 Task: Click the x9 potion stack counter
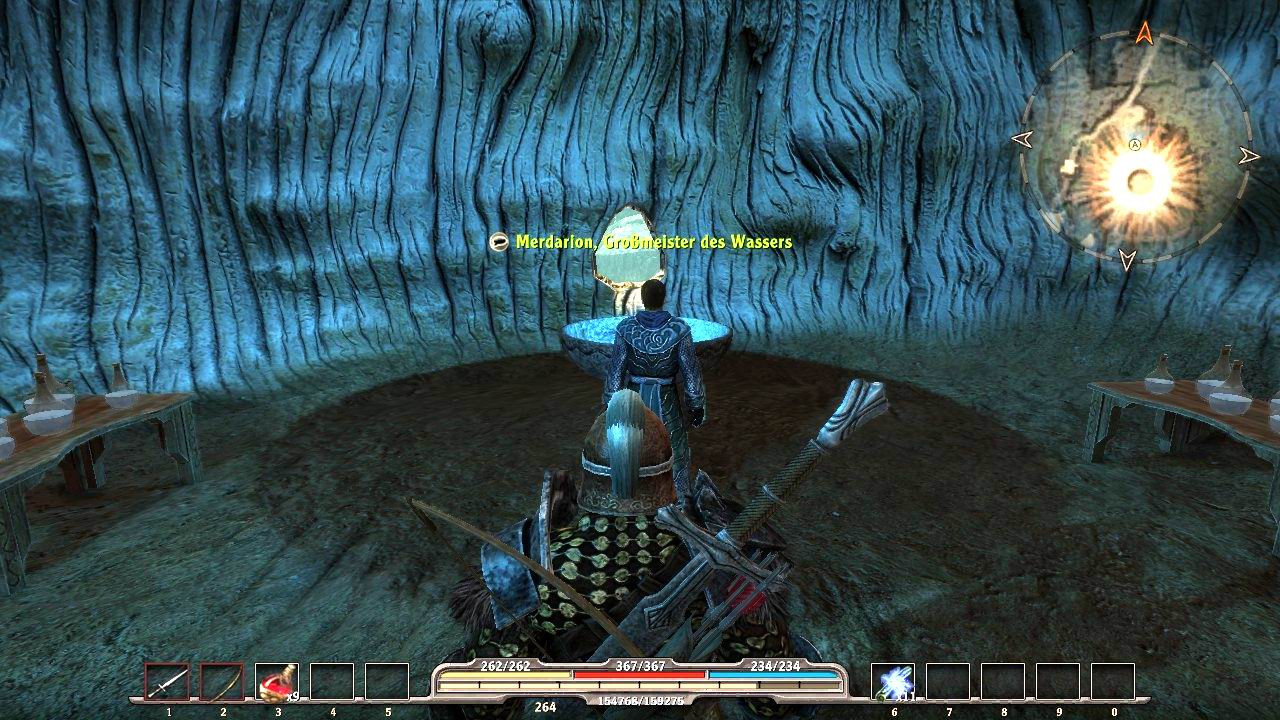tap(292, 695)
